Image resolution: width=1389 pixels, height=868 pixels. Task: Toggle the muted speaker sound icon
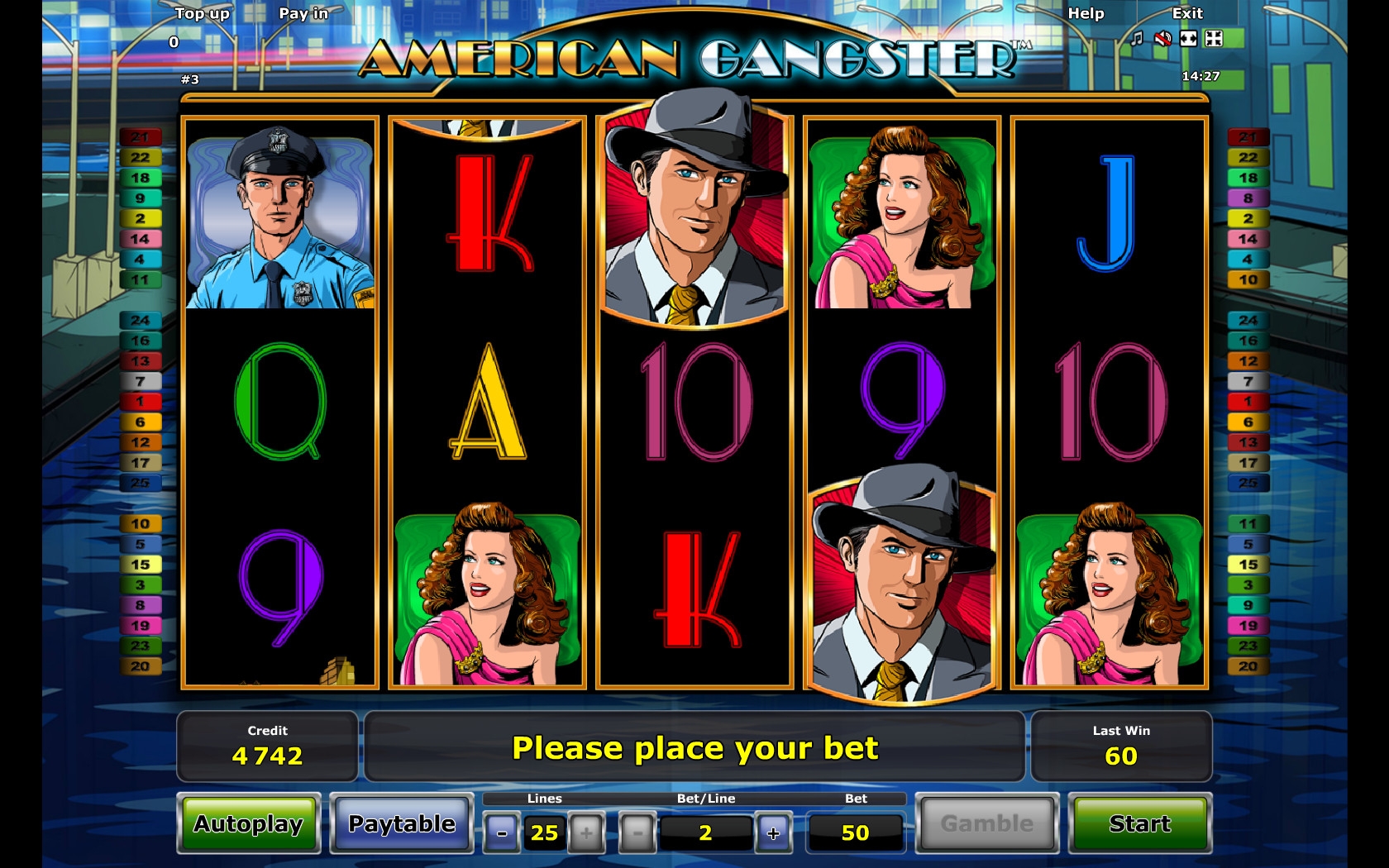(1162, 39)
